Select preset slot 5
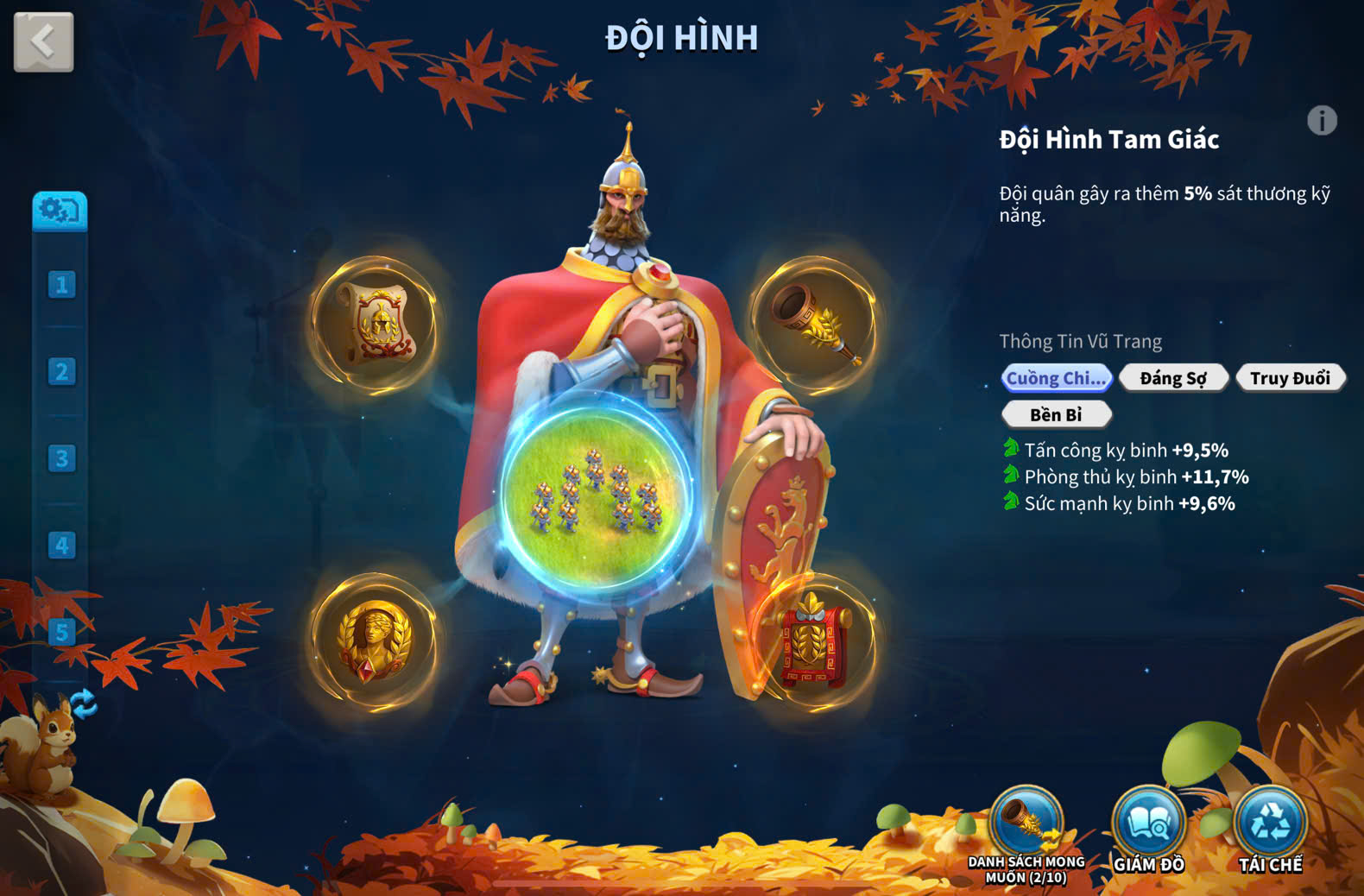1364x896 pixels. click(x=61, y=632)
